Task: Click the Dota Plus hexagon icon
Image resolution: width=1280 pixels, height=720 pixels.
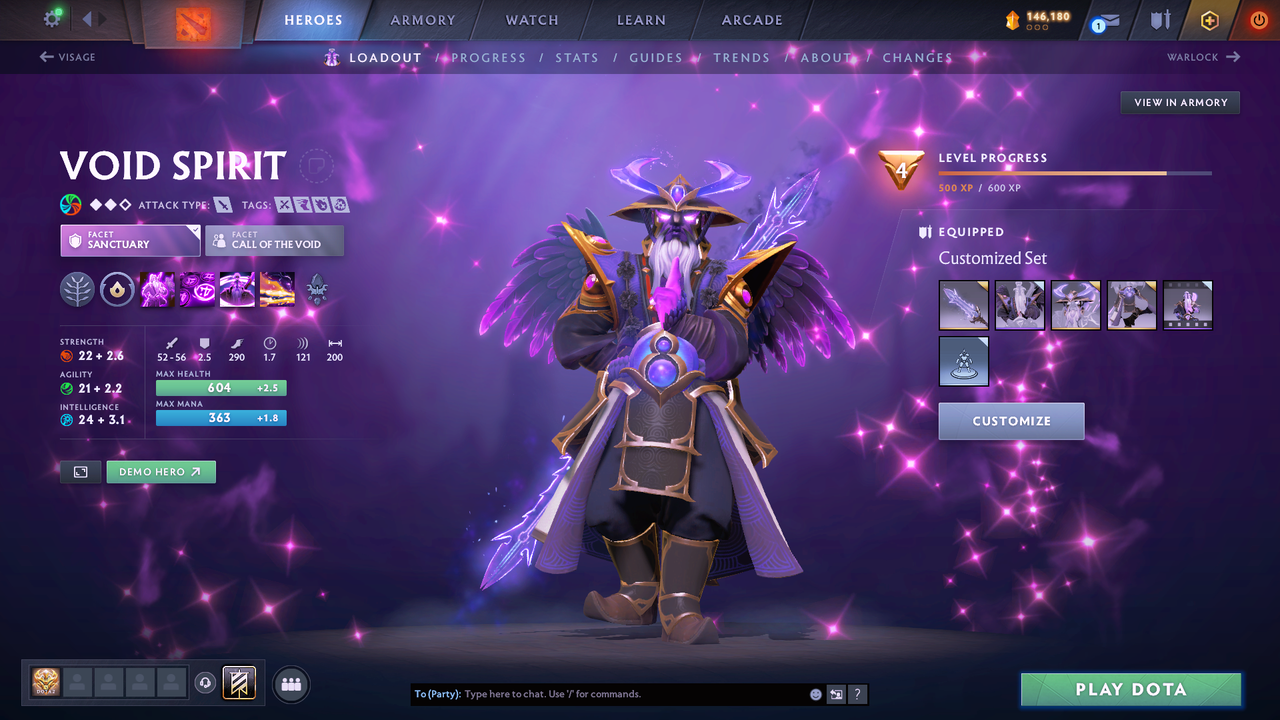Action: point(1209,19)
